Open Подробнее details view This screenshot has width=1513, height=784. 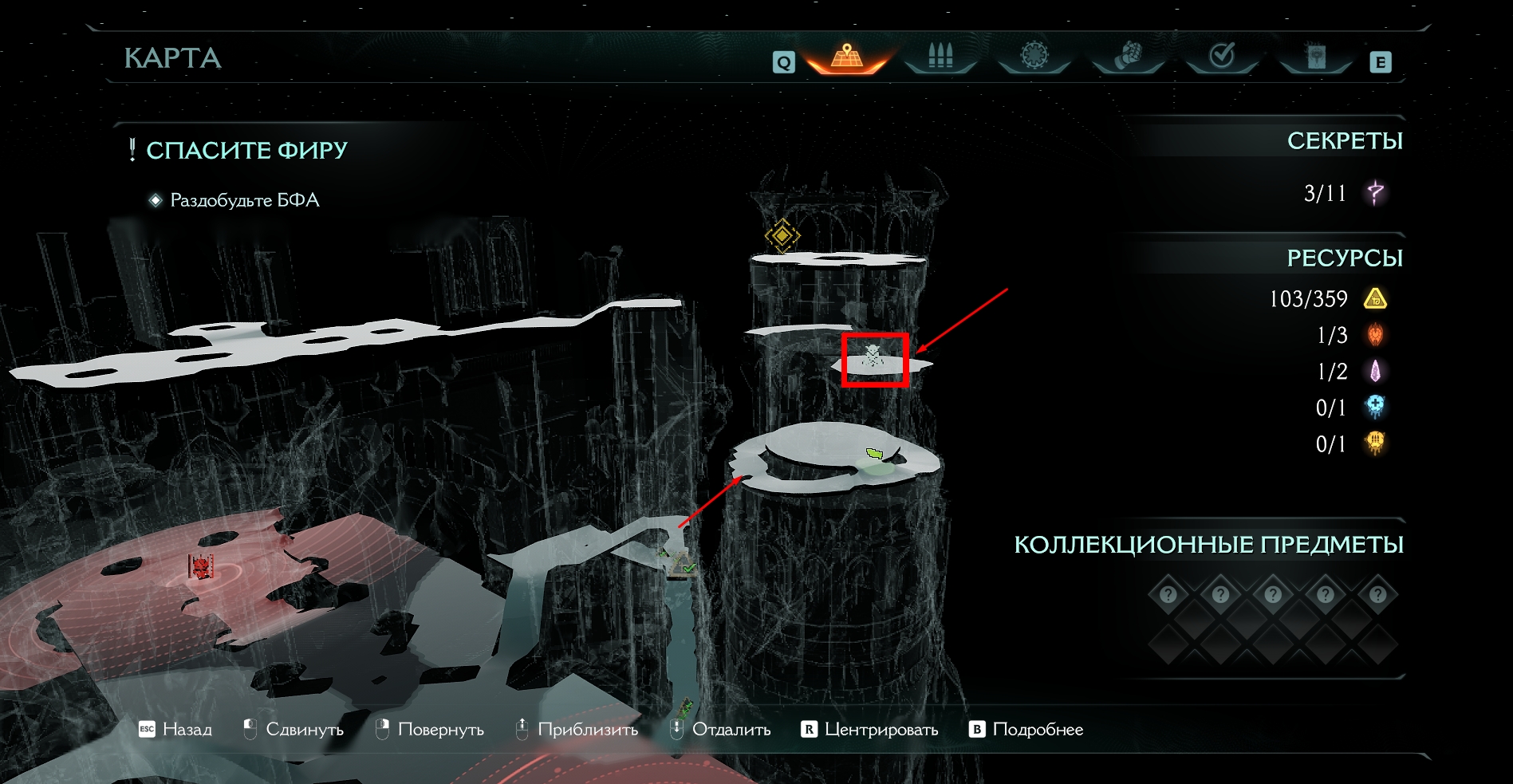[1026, 729]
